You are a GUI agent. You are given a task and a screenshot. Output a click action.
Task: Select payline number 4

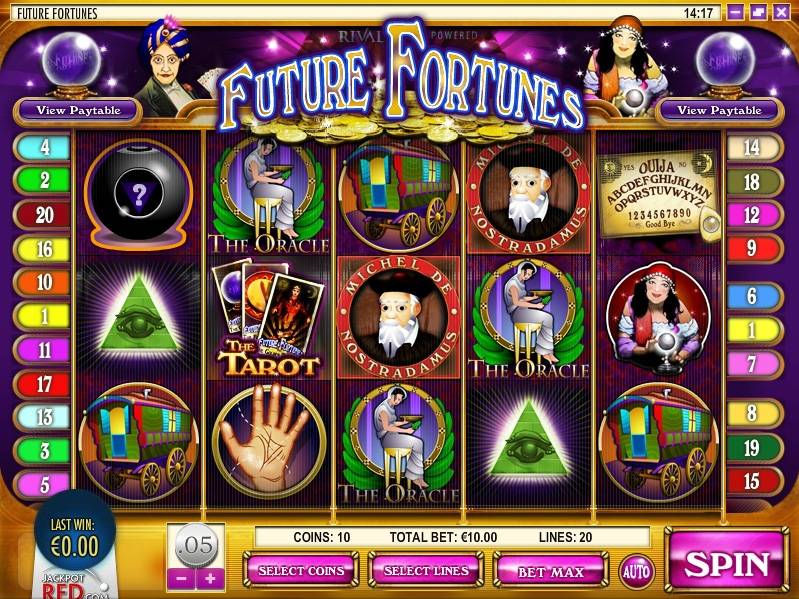(44, 148)
